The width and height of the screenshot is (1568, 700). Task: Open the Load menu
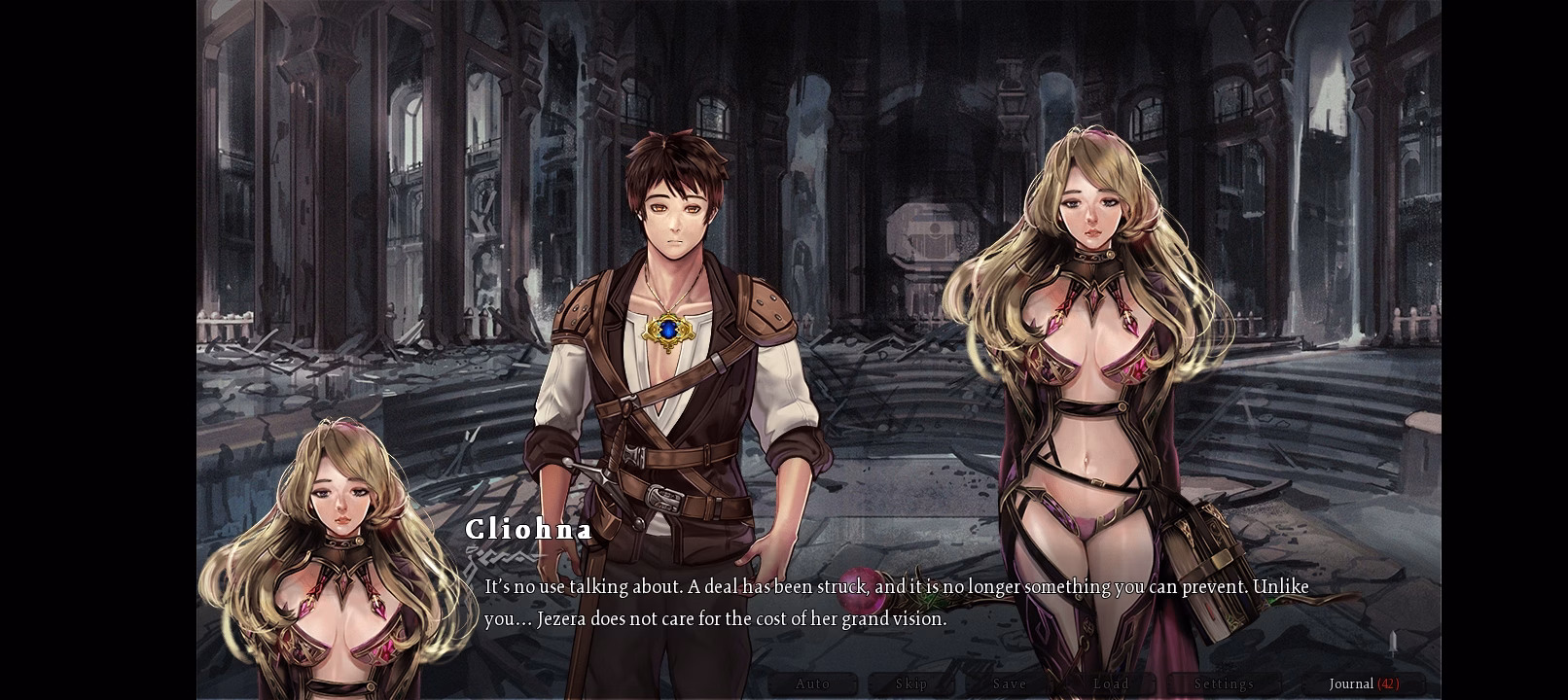(x=1111, y=683)
